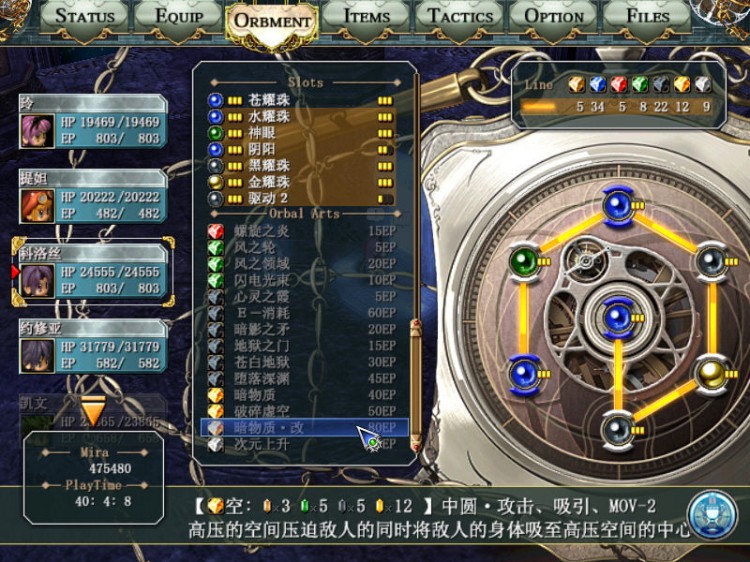Click the yellow quartz on the orbment

click(711, 372)
